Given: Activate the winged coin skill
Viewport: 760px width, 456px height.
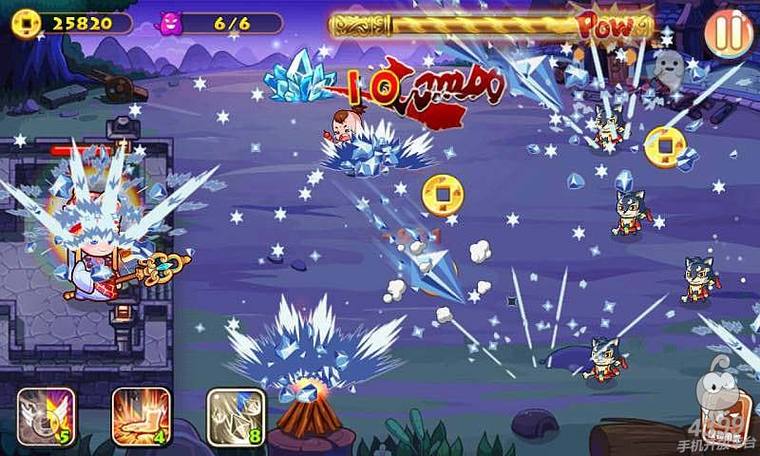Looking at the screenshot, I should coord(46,416).
